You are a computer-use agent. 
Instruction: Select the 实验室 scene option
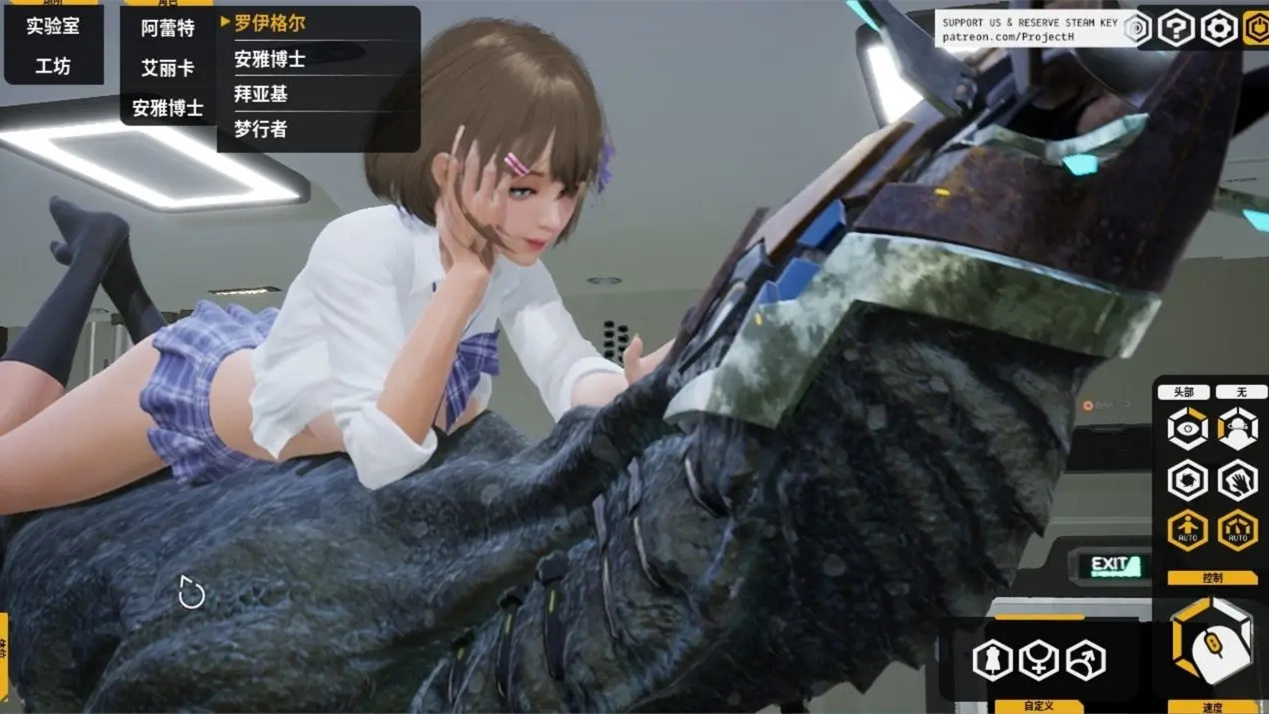tap(53, 26)
